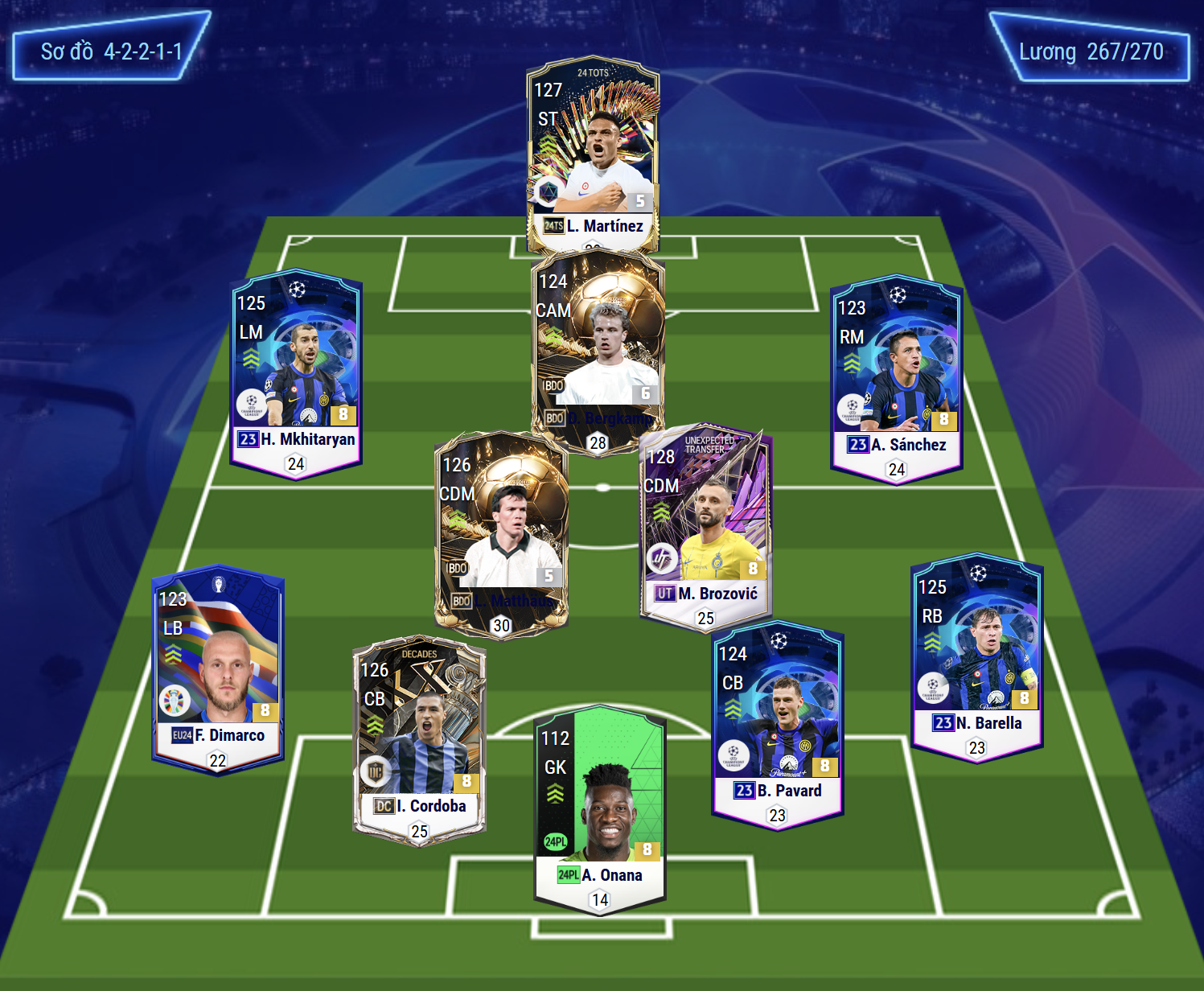Choose the Bergkamp CAM card

[598, 346]
